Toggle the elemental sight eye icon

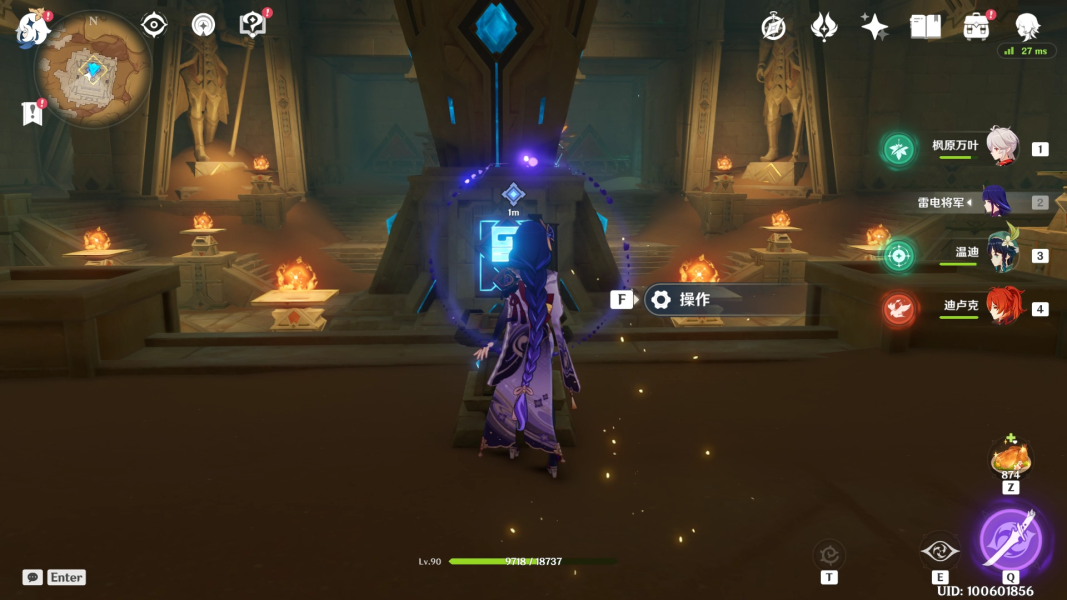pyautogui.click(x=154, y=25)
